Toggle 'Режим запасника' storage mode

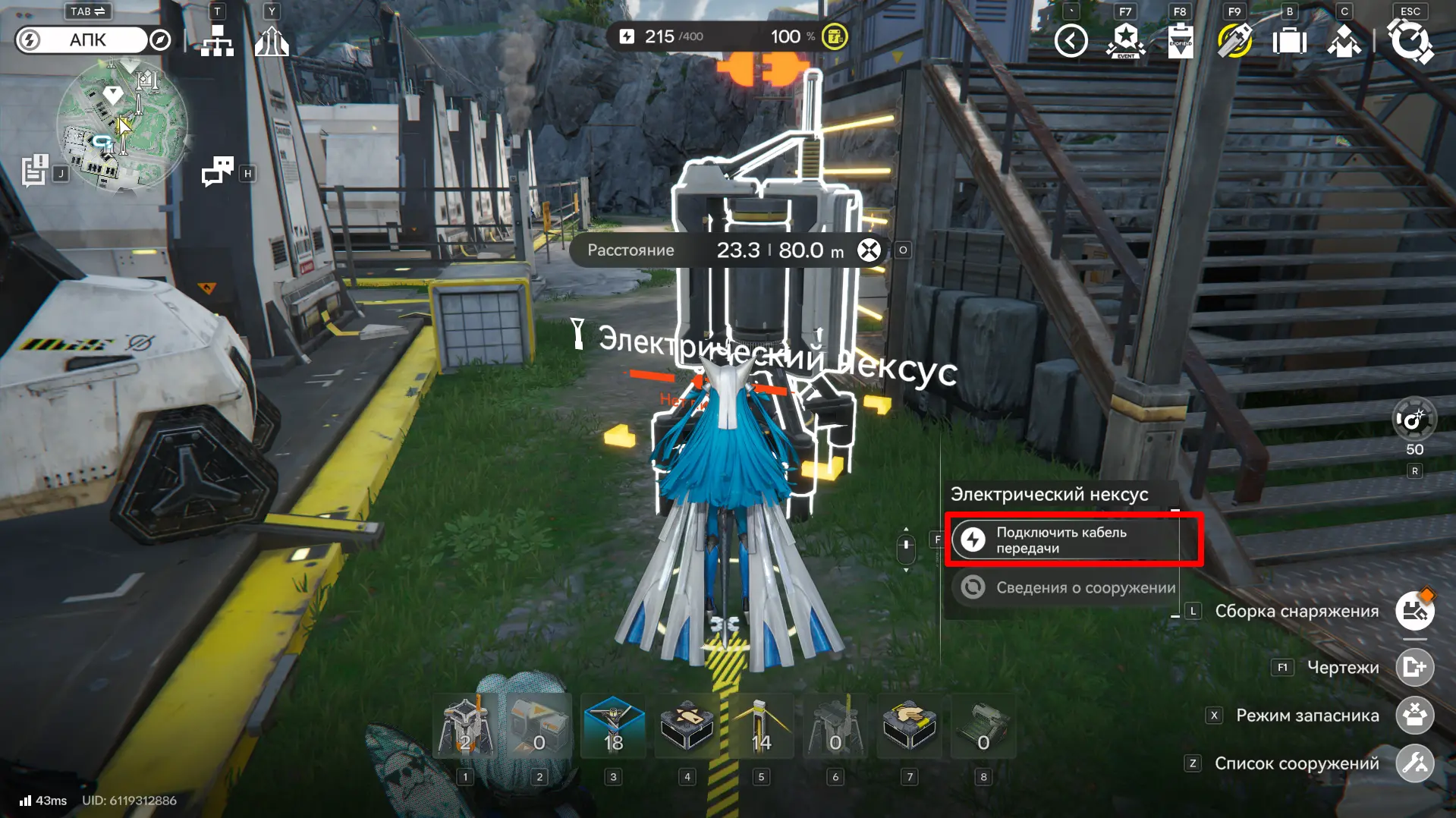click(x=1414, y=716)
